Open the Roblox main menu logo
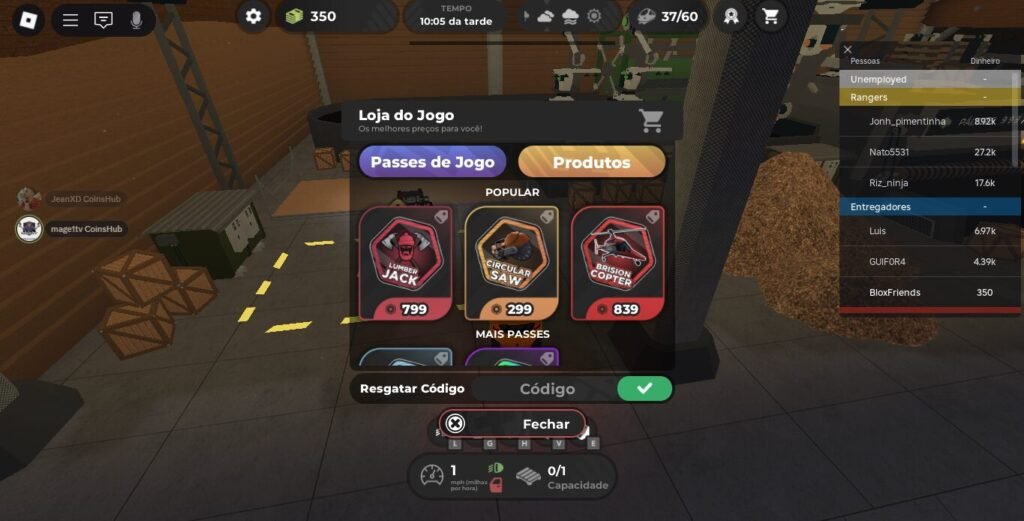The image size is (1024, 521). pyautogui.click(x=28, y=19)
